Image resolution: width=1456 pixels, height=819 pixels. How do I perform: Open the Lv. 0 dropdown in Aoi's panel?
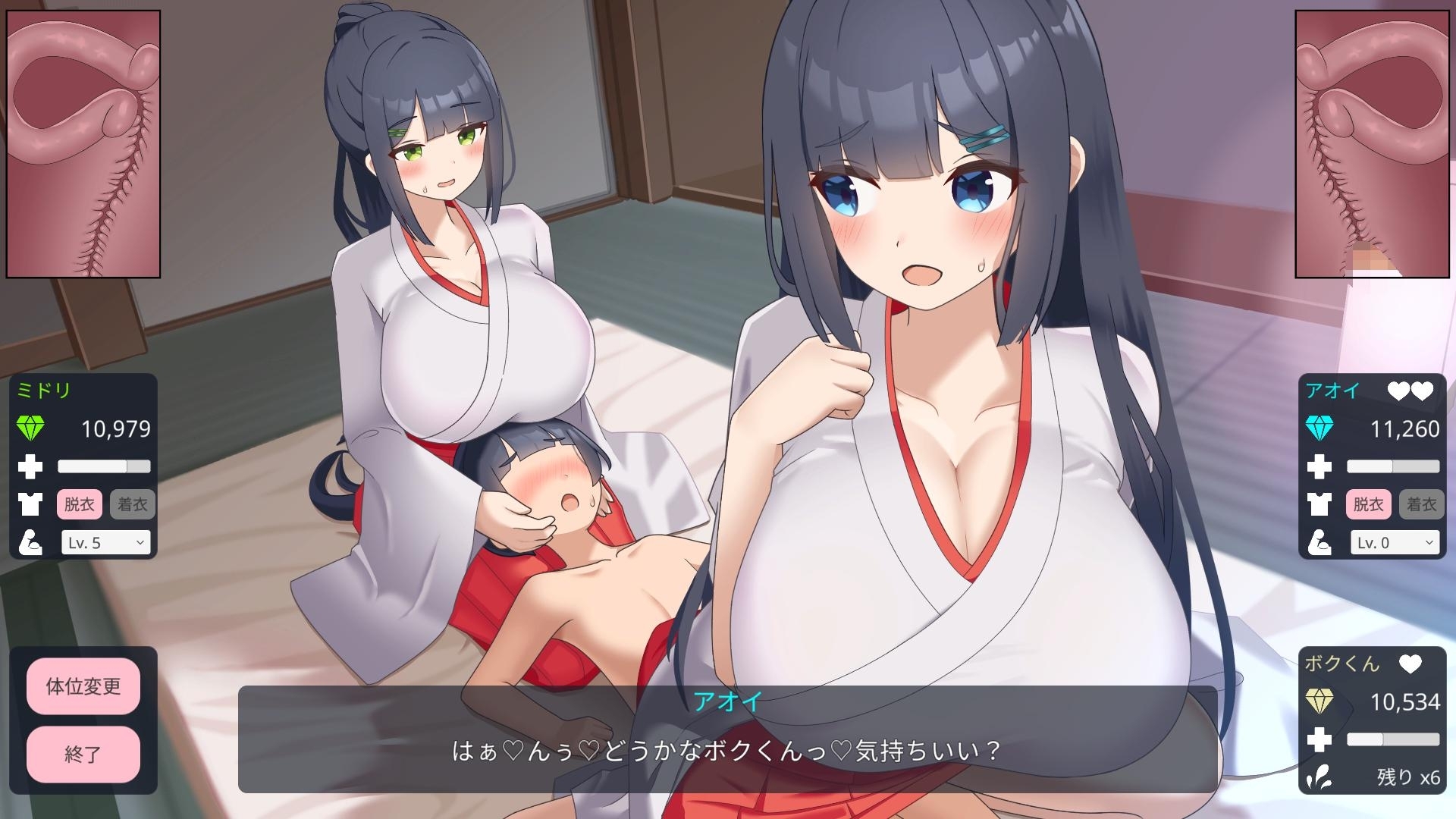click(1395, 542)
